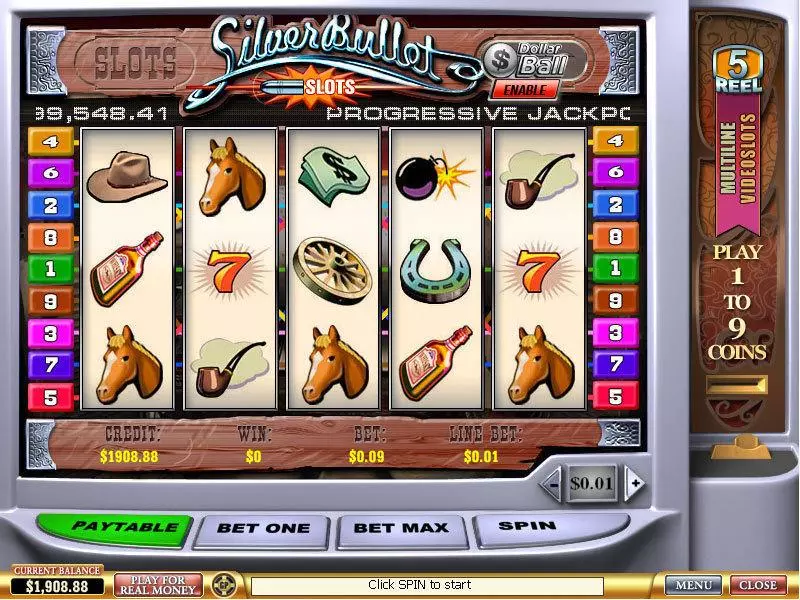
Task: Close the slot game
Action: 757,585
